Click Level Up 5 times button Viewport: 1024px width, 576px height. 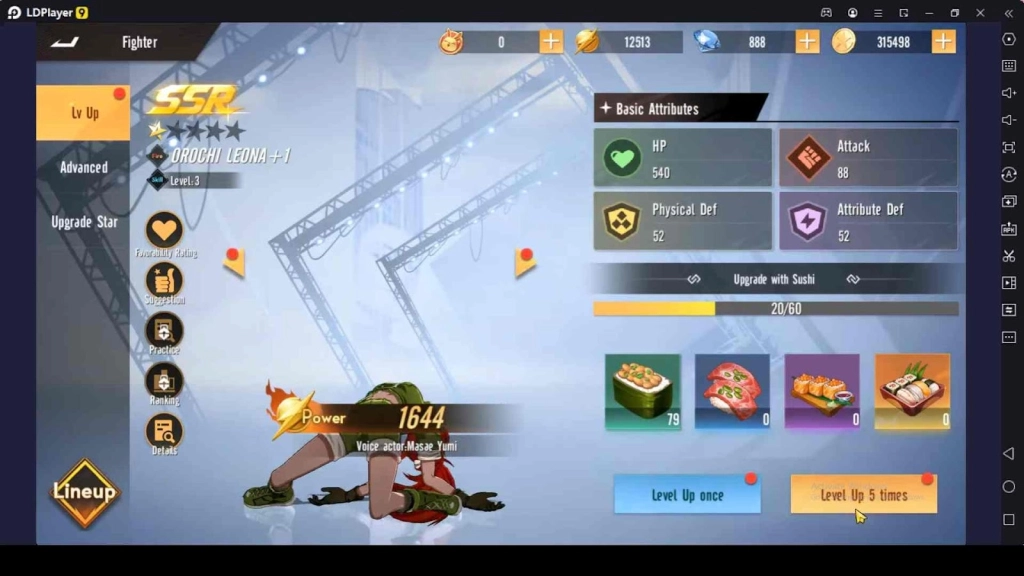point(863,495)
